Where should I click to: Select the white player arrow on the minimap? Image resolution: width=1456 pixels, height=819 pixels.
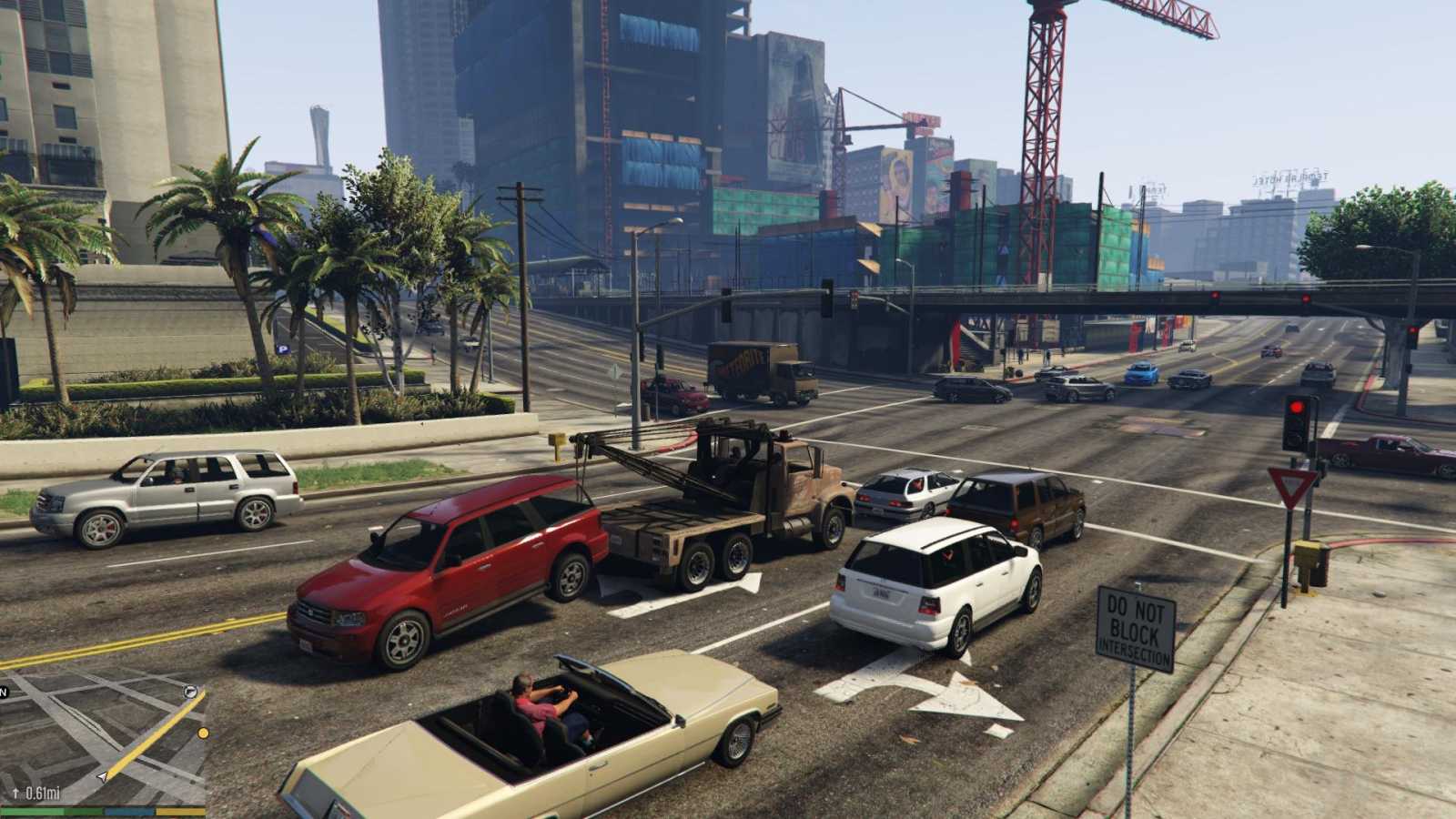click(x=103, y=777)
